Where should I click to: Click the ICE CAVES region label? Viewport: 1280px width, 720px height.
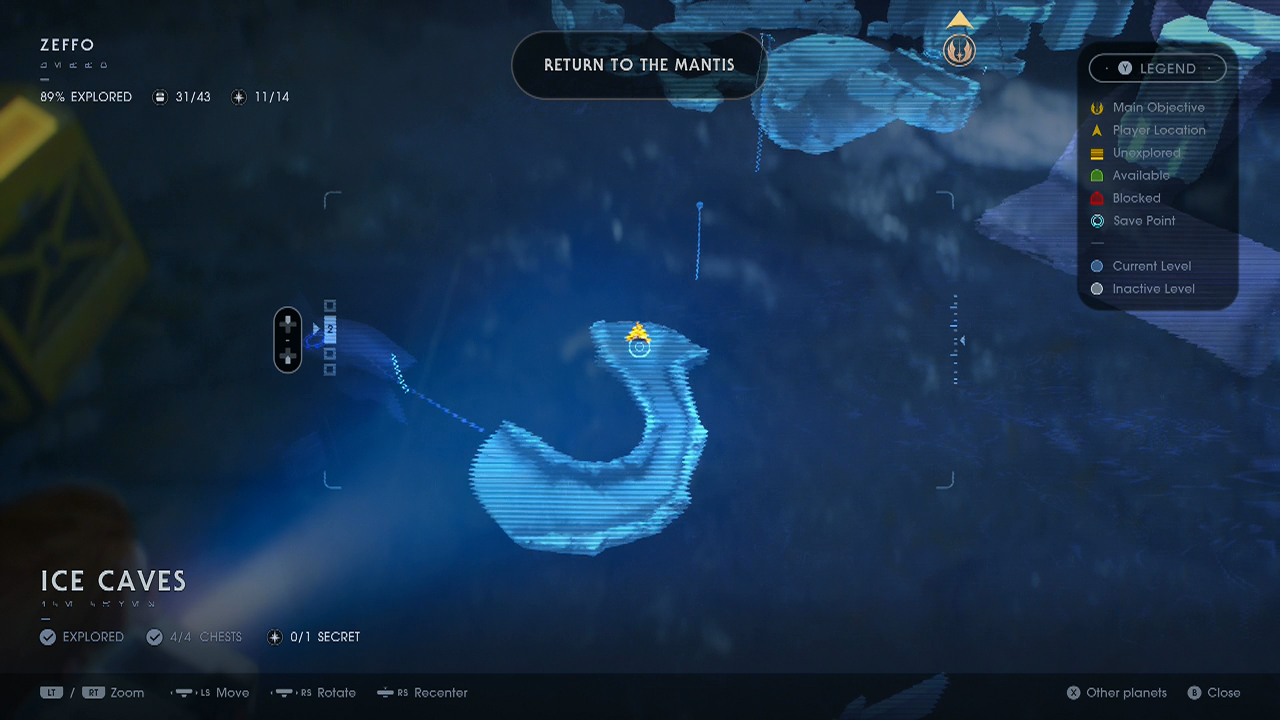click(x=112, y=581)
